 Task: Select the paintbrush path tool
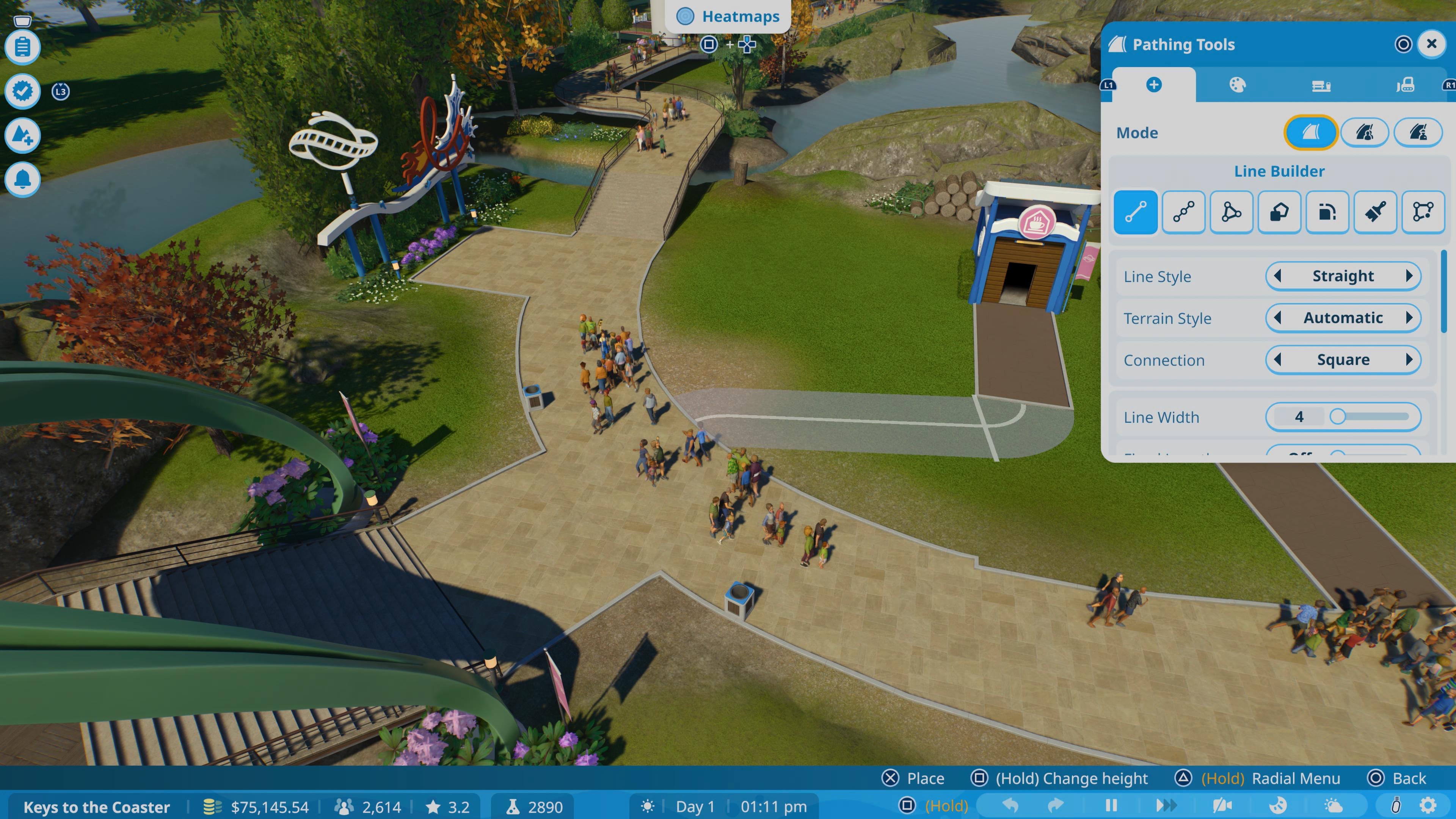point(1374,212)
